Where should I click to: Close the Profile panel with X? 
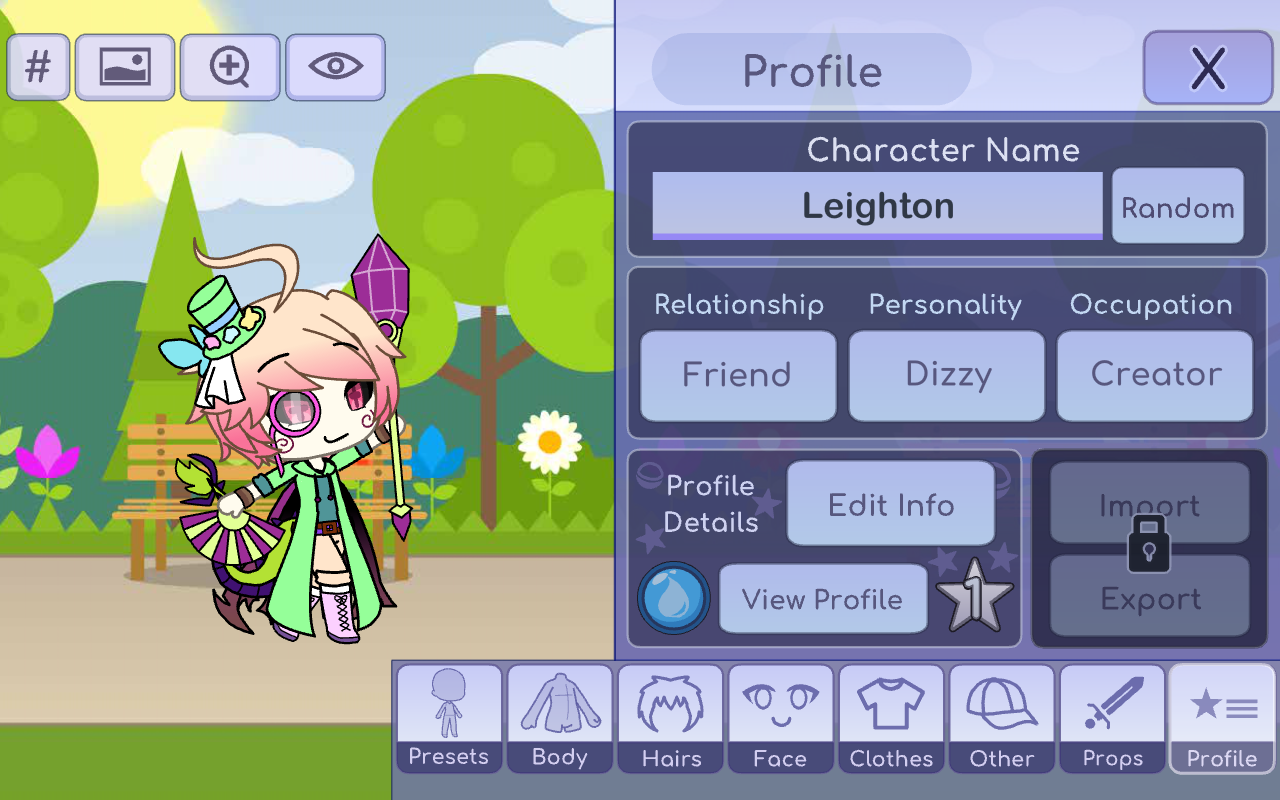pyautogui.click(x=1207, y=68)
